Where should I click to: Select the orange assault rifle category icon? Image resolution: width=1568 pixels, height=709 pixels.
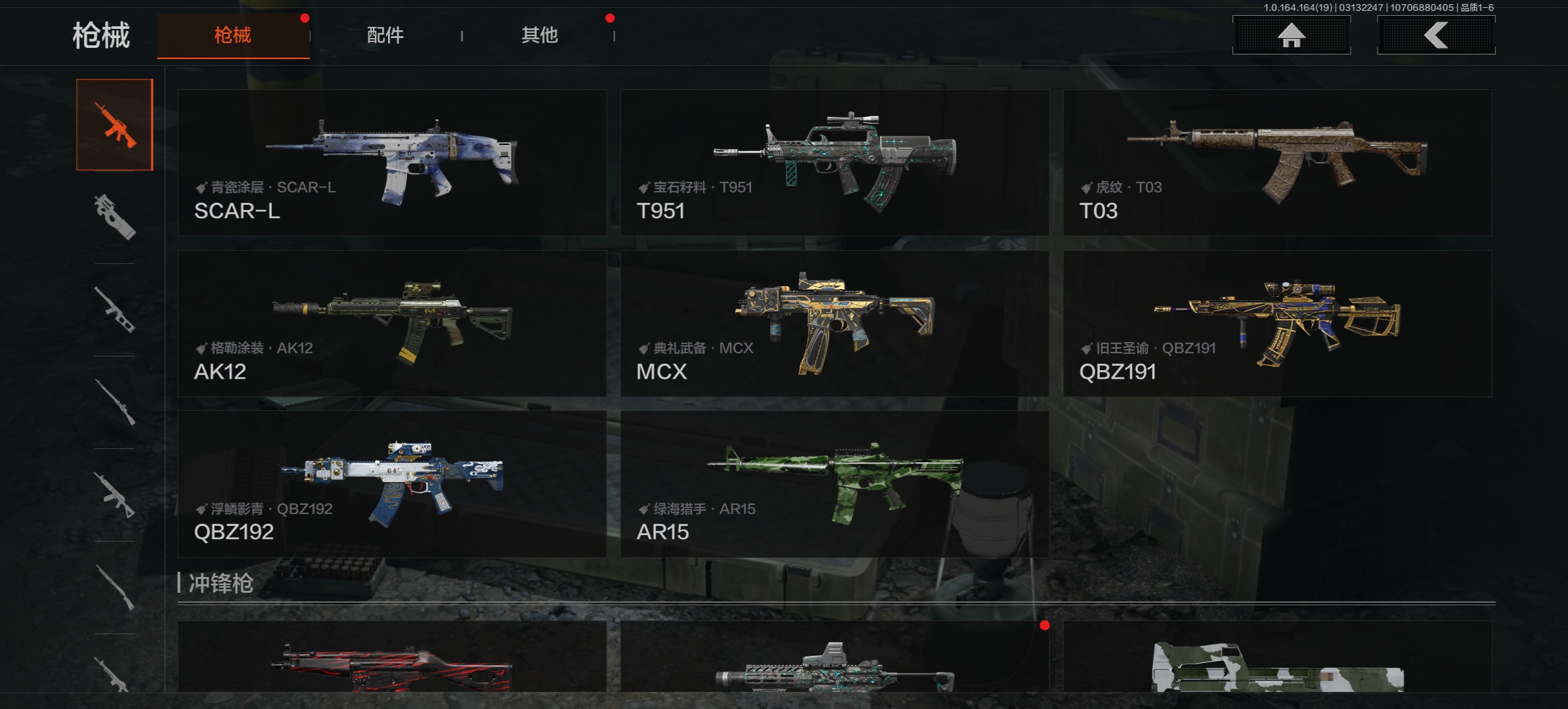point(115,125)
